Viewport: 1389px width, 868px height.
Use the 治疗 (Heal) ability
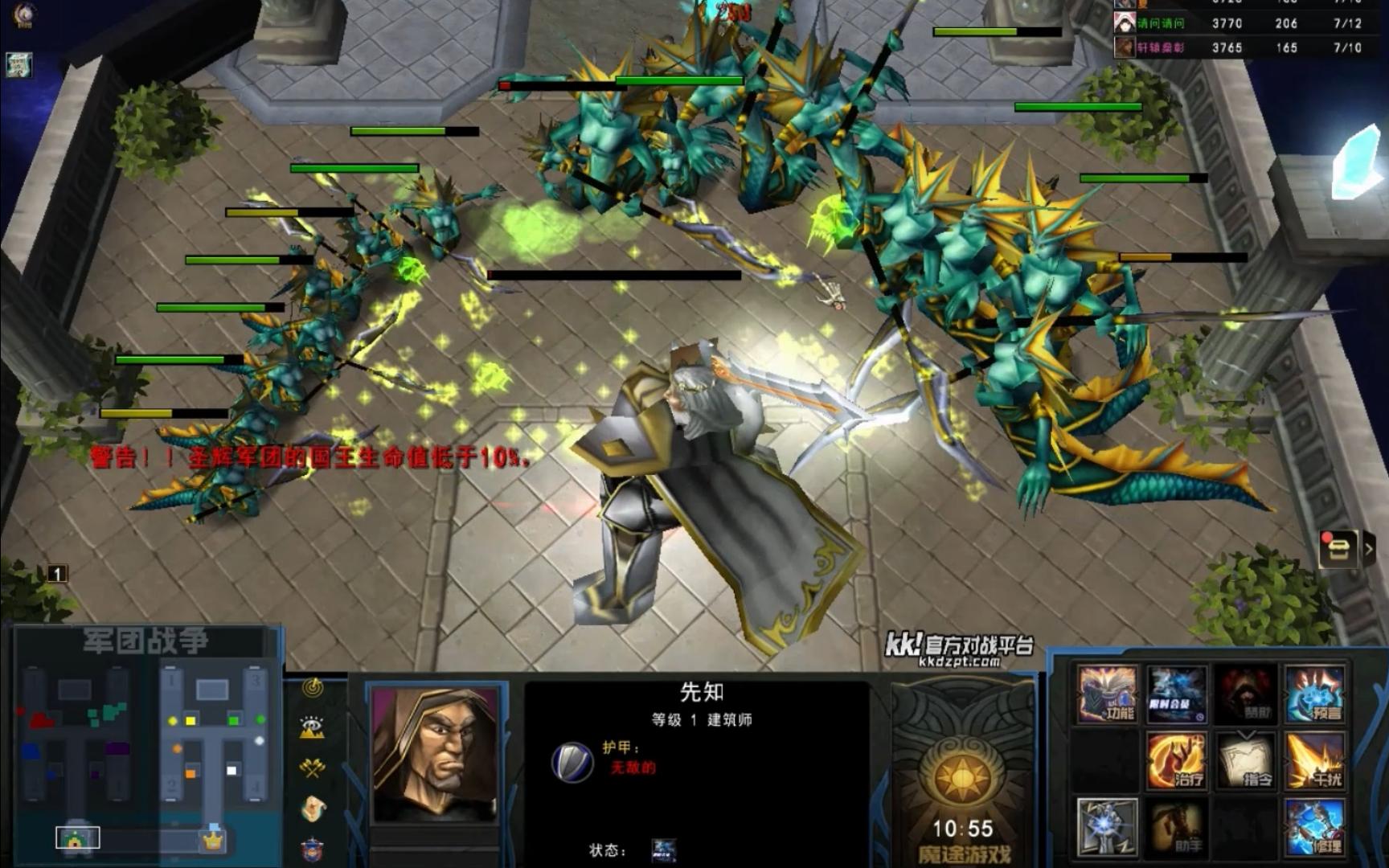tap(1176, 760)
